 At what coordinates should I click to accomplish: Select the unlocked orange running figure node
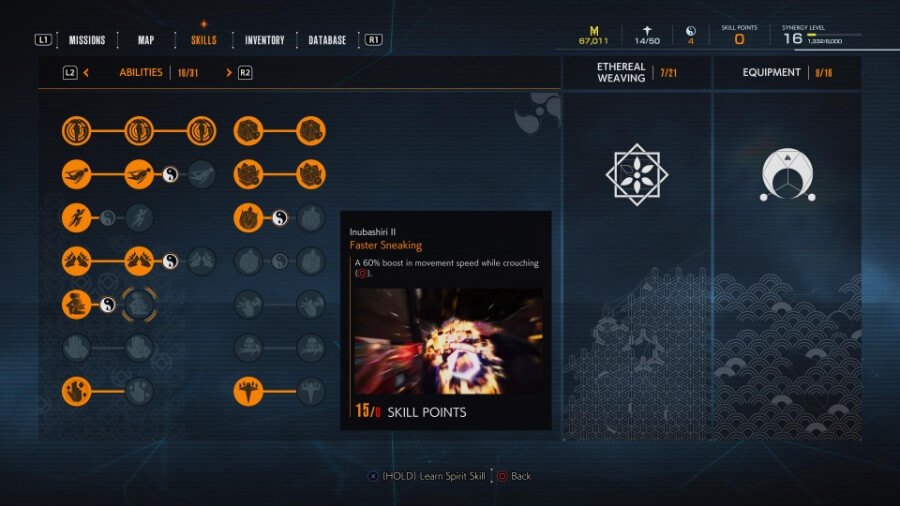pyautogui.click(x=76, y=217)
